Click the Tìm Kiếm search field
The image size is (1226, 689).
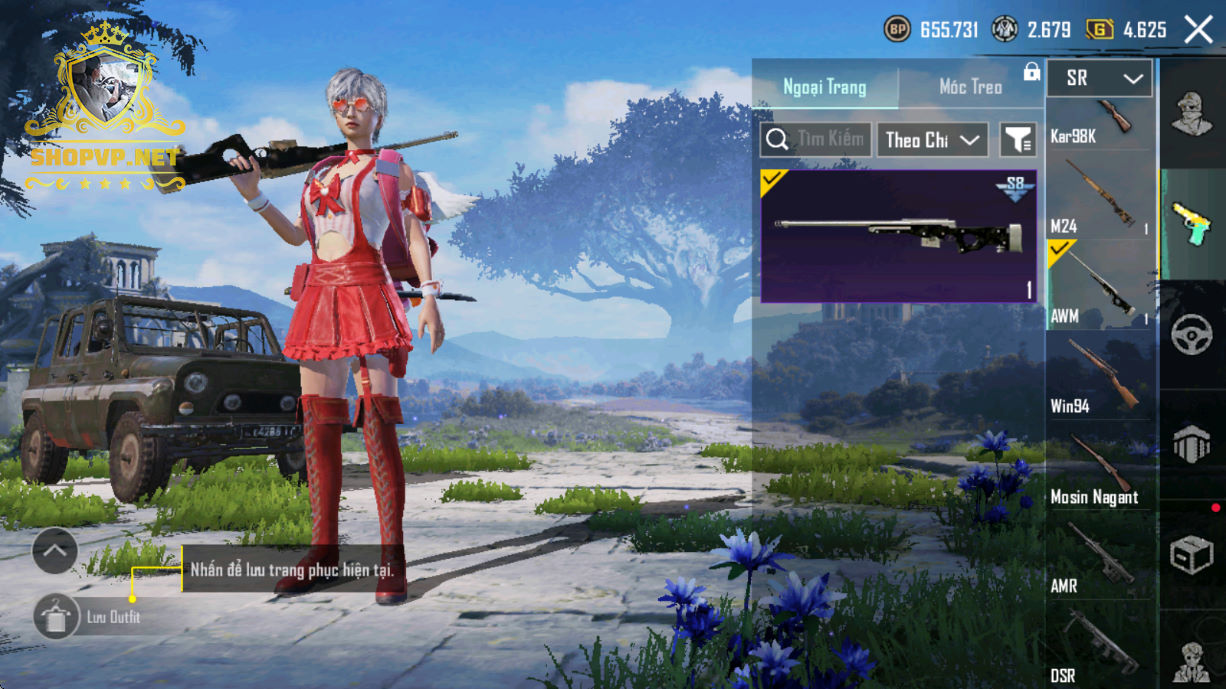(816, 140)
